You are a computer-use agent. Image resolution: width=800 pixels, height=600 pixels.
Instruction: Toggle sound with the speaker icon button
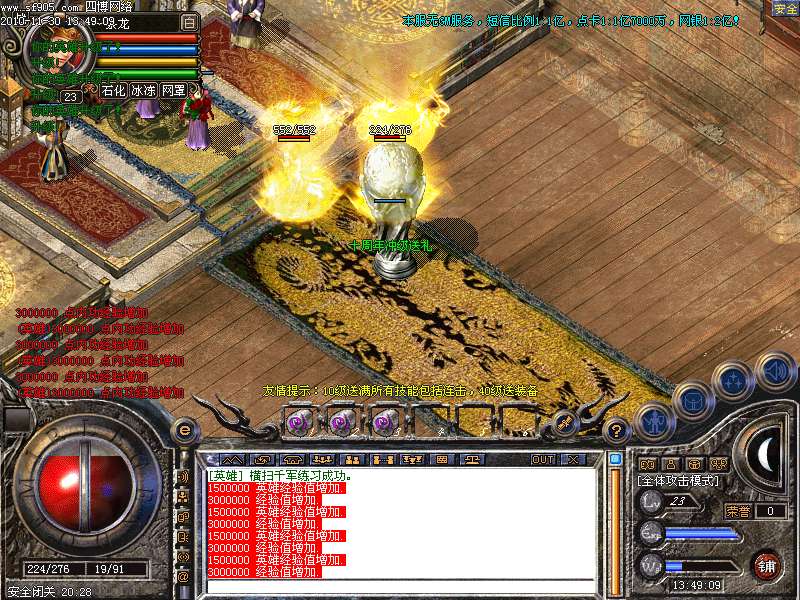(775, 371)
